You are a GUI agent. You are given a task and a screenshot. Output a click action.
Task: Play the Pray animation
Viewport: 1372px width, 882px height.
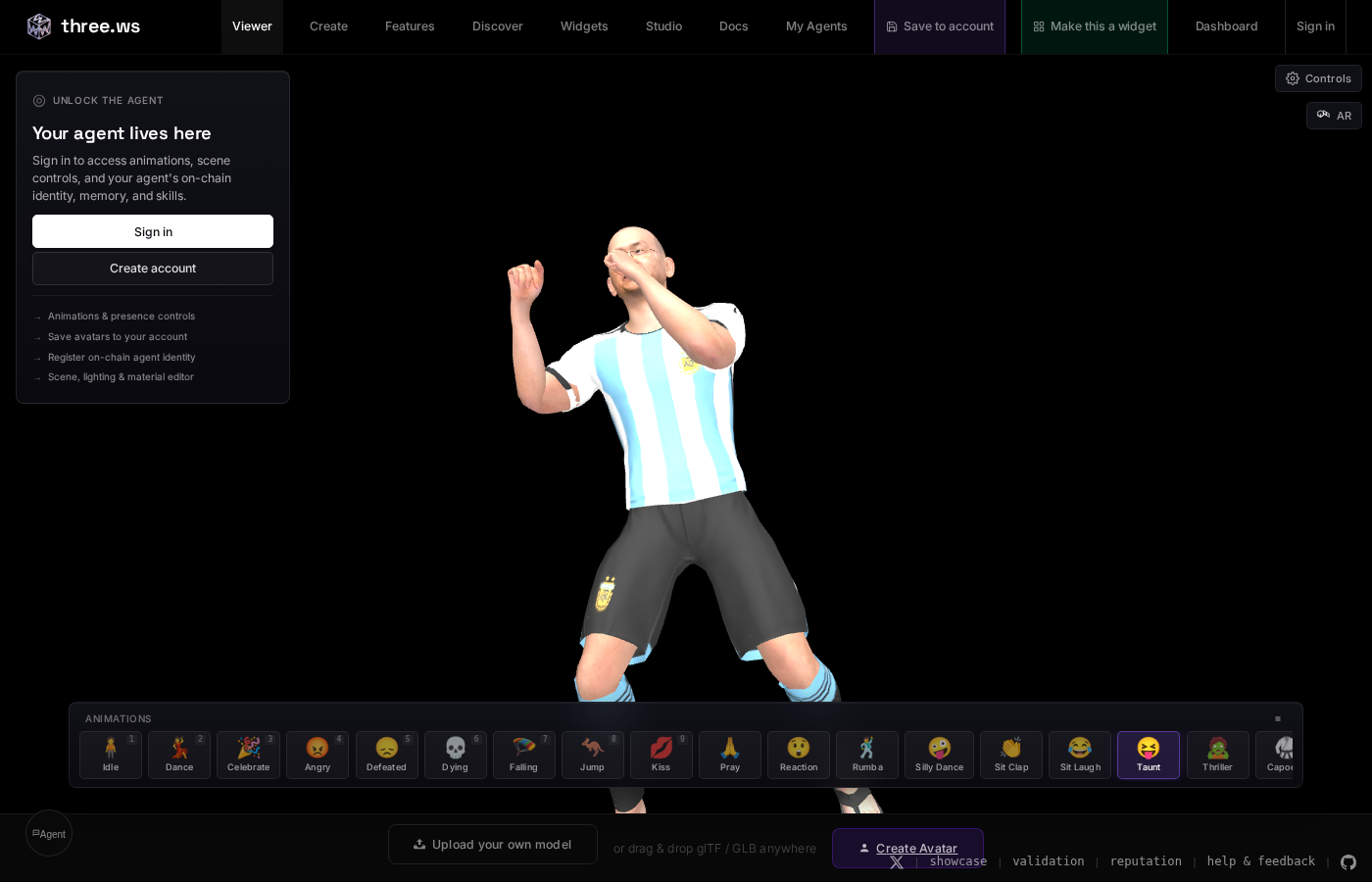pyautogui.click(x=730, y=755)
